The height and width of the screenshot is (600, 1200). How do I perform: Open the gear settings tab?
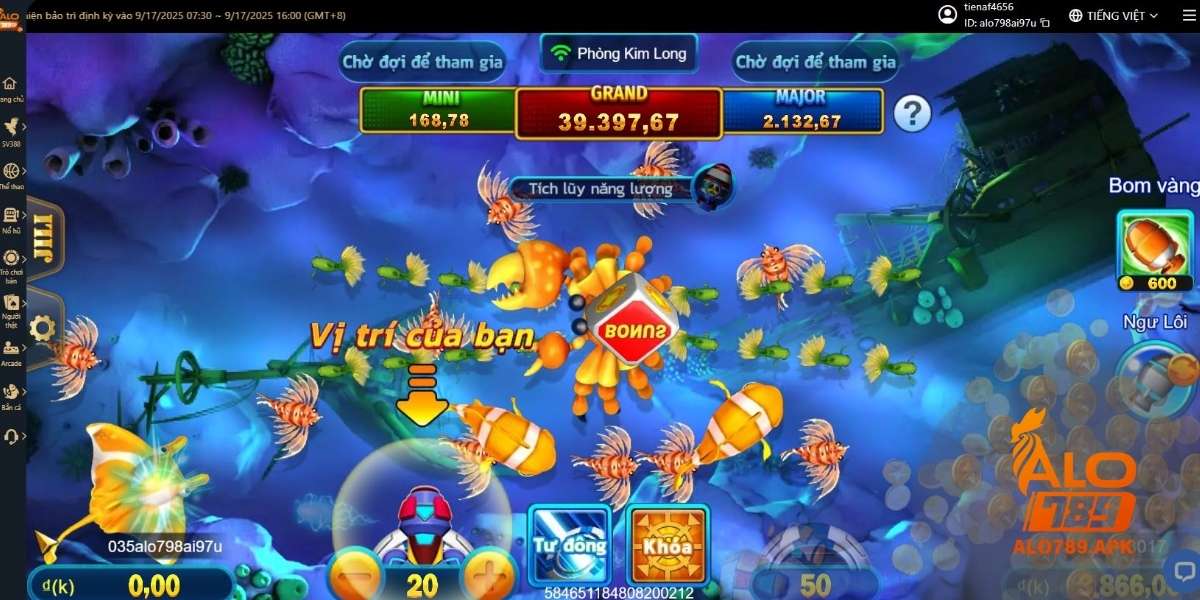coord(42,328)
